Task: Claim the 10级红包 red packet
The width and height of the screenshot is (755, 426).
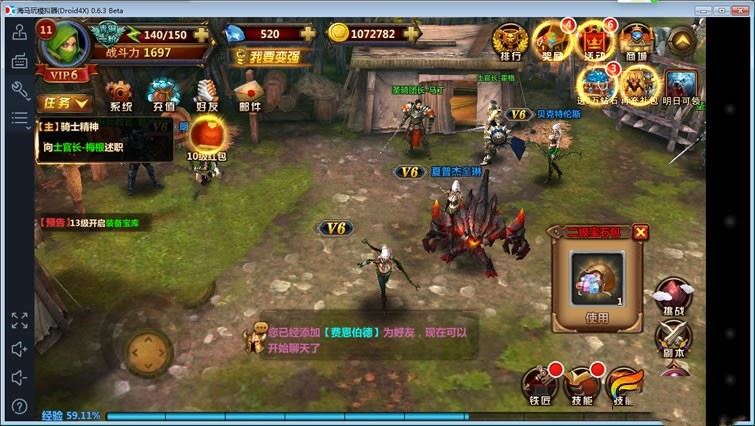Action: pos(209,138)
